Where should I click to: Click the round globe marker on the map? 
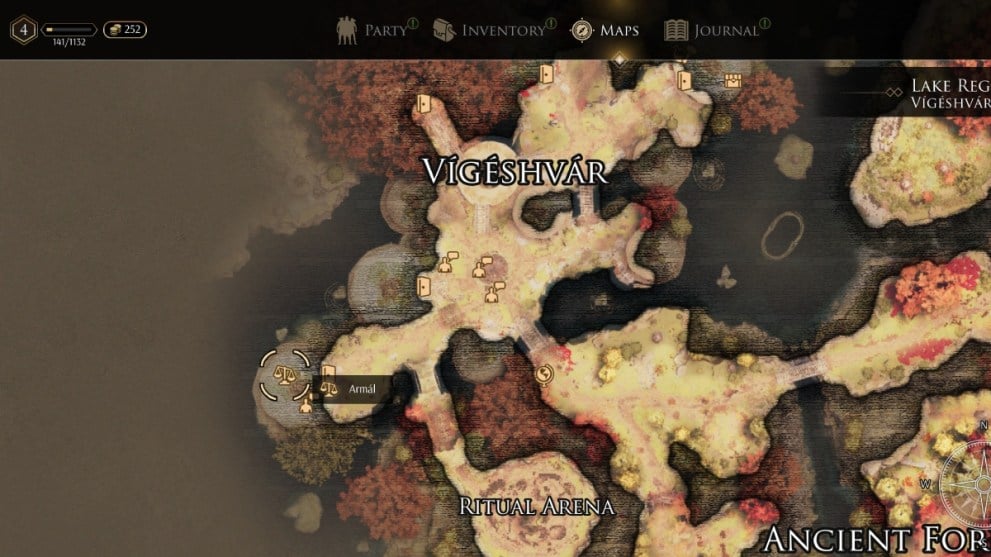545,375
